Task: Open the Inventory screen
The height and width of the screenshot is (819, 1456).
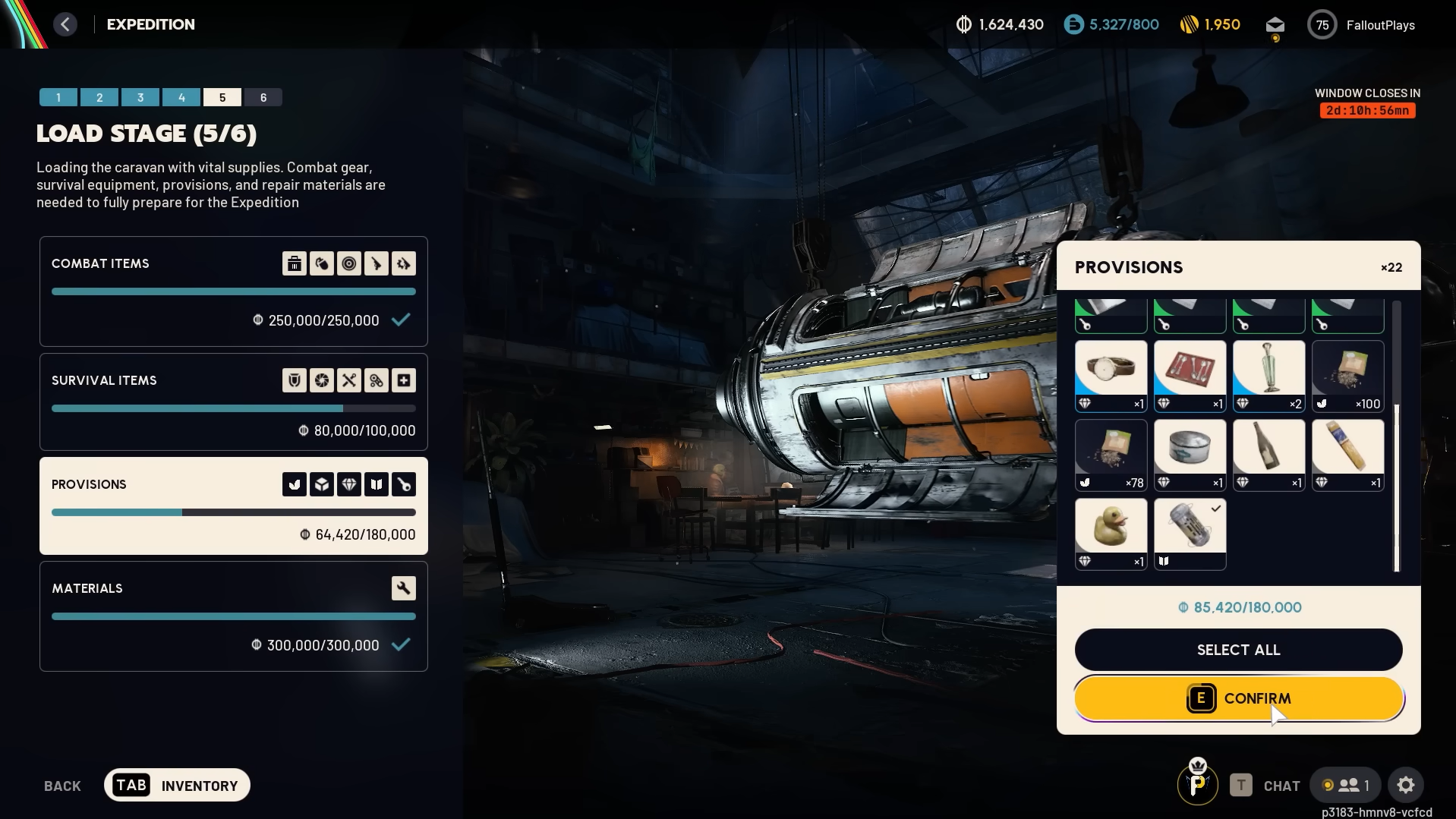Action: (x=177, y=785)
